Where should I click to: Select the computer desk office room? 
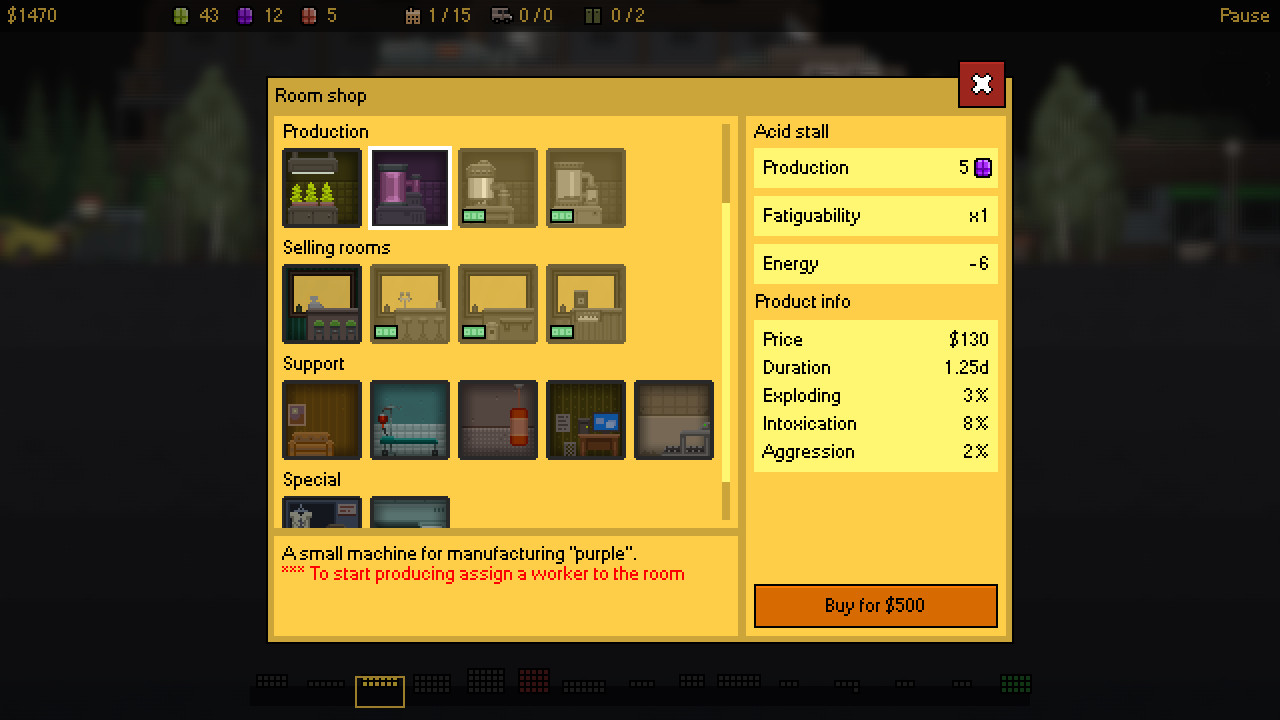(585, 420)
